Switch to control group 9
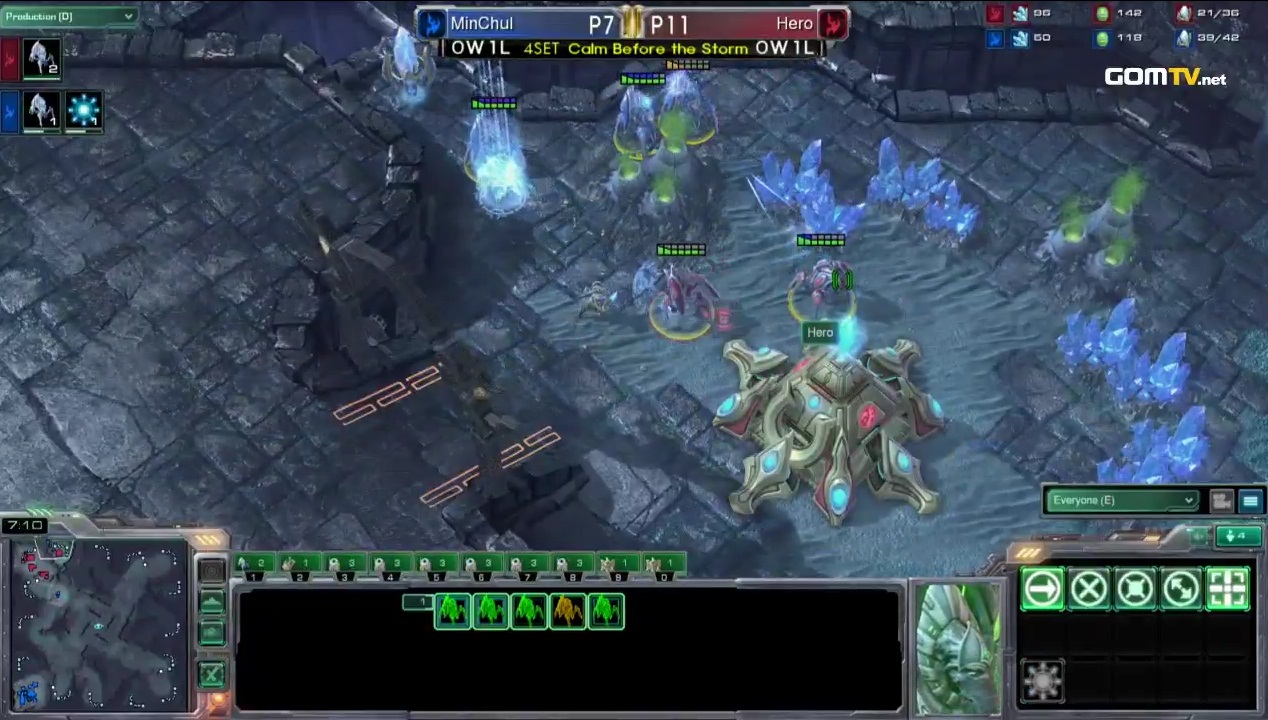 pos(617,567)
